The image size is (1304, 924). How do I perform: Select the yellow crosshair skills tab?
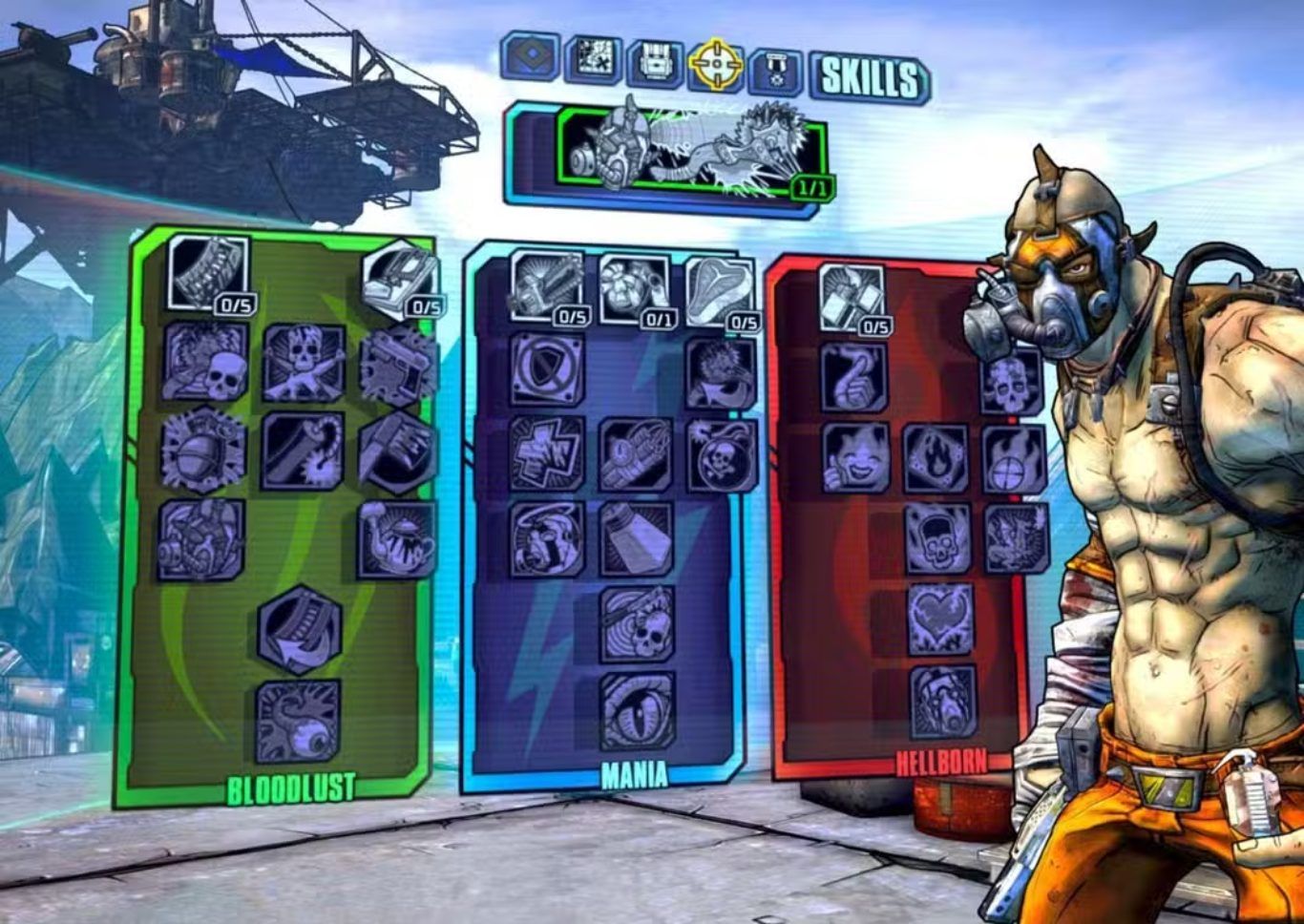[x=716, y=64]
